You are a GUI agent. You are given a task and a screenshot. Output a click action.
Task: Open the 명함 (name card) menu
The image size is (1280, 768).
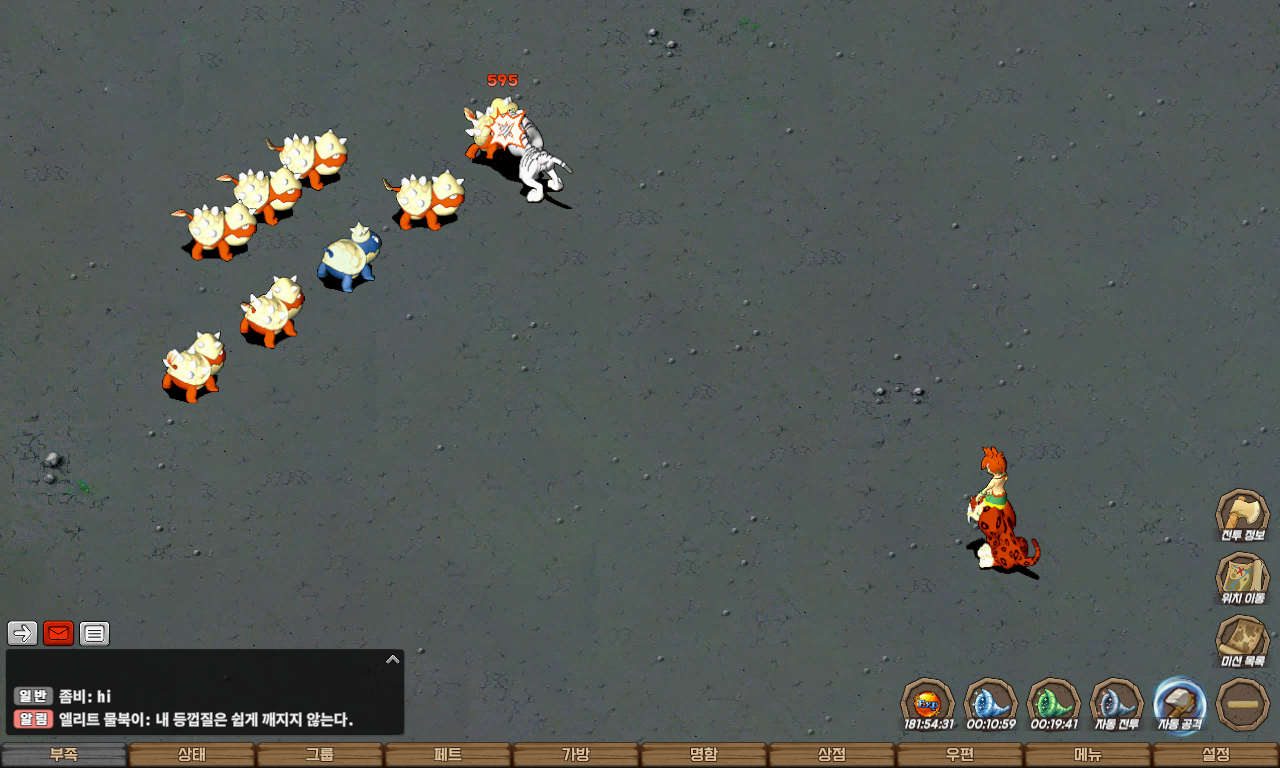(704, 755)
